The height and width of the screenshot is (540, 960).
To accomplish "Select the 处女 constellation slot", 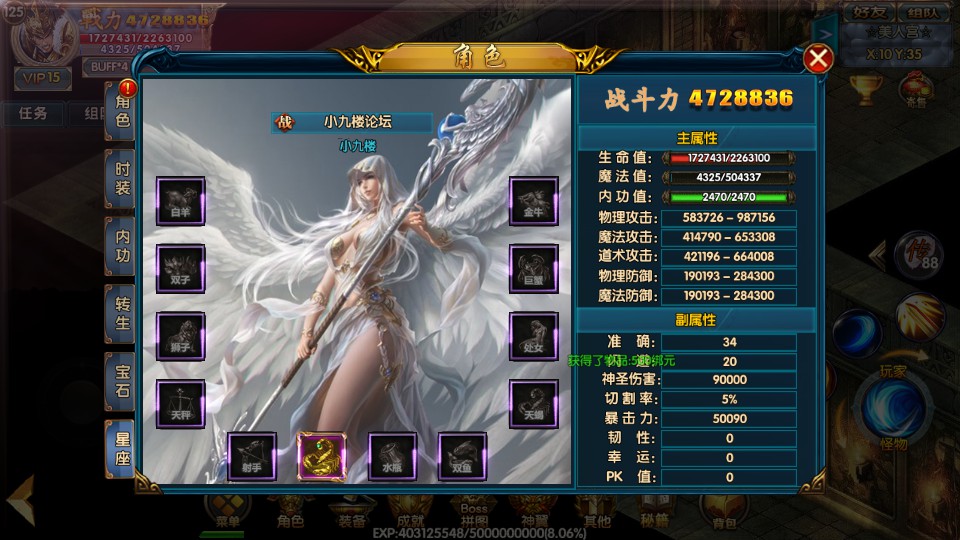I will point(534,337).
